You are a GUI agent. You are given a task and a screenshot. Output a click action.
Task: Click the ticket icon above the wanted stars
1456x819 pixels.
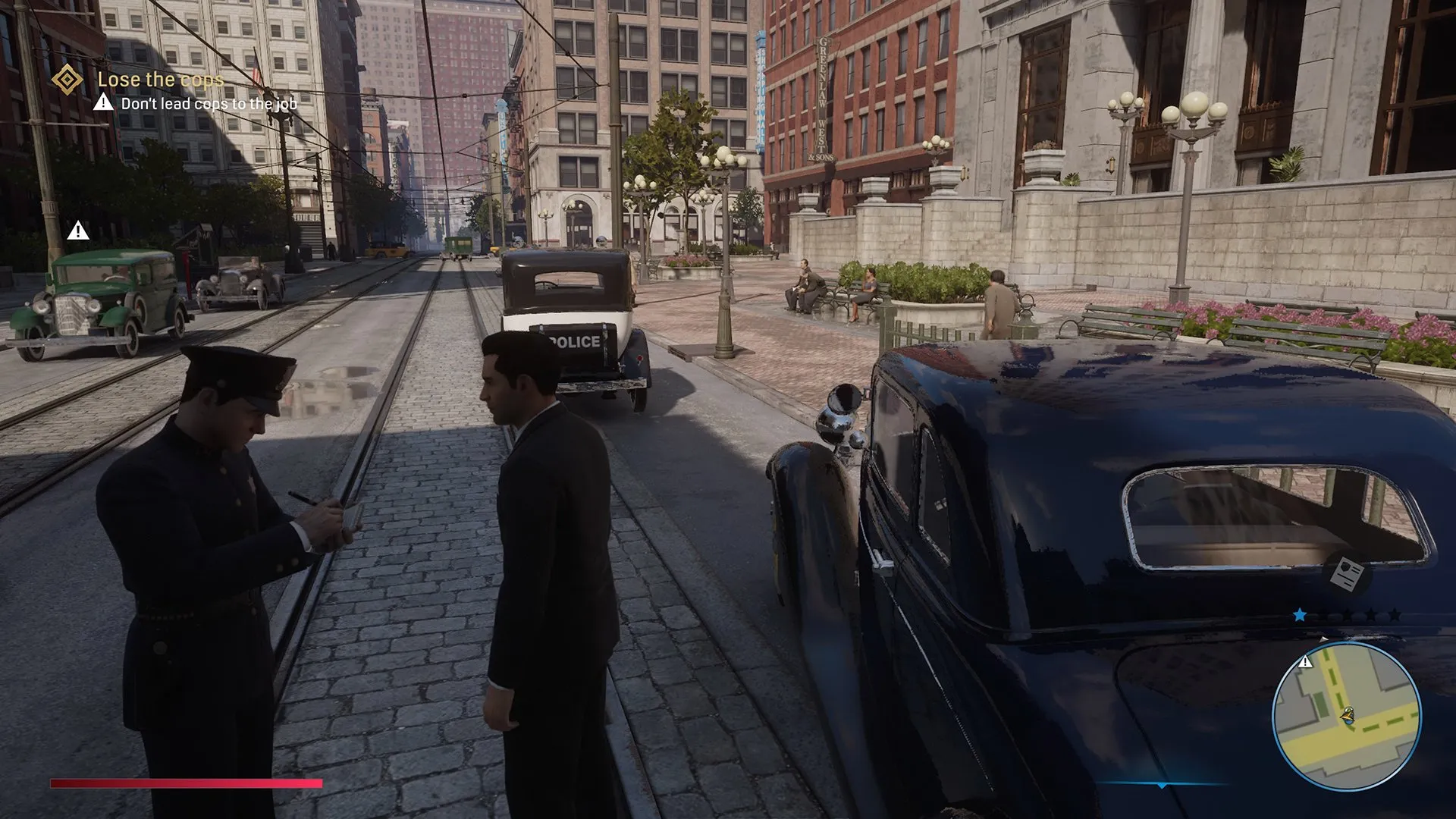coord(1347,573)
